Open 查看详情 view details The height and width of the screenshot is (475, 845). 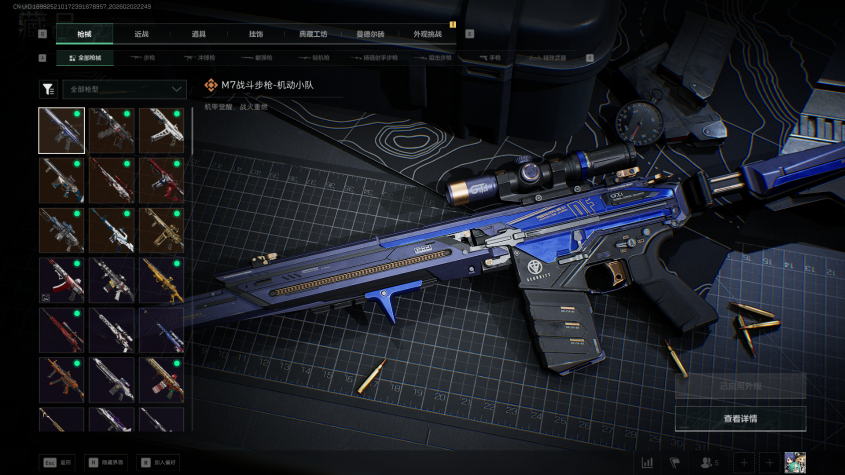740,418
